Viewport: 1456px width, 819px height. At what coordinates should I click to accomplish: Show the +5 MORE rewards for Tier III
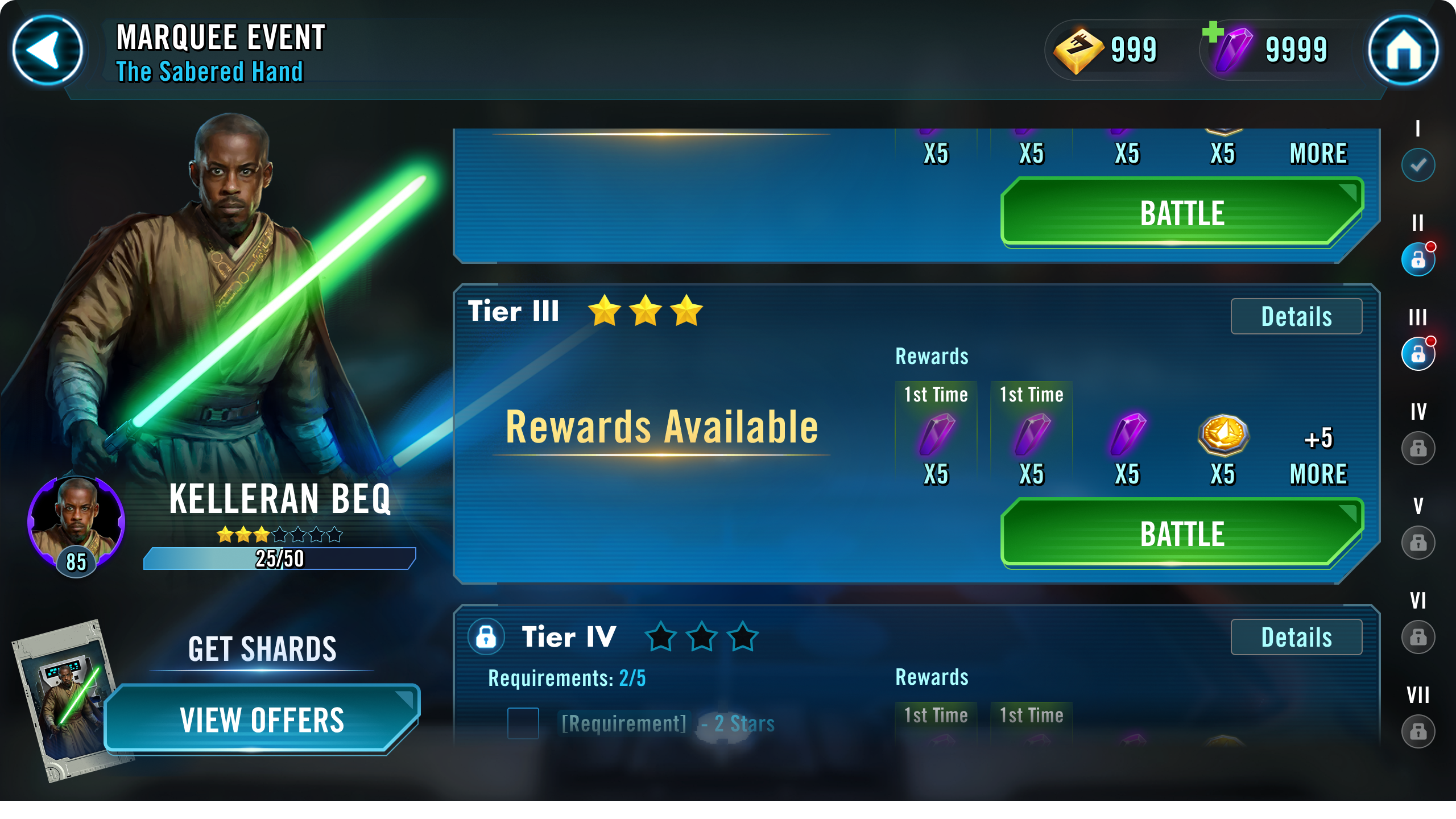point(1318,455)
